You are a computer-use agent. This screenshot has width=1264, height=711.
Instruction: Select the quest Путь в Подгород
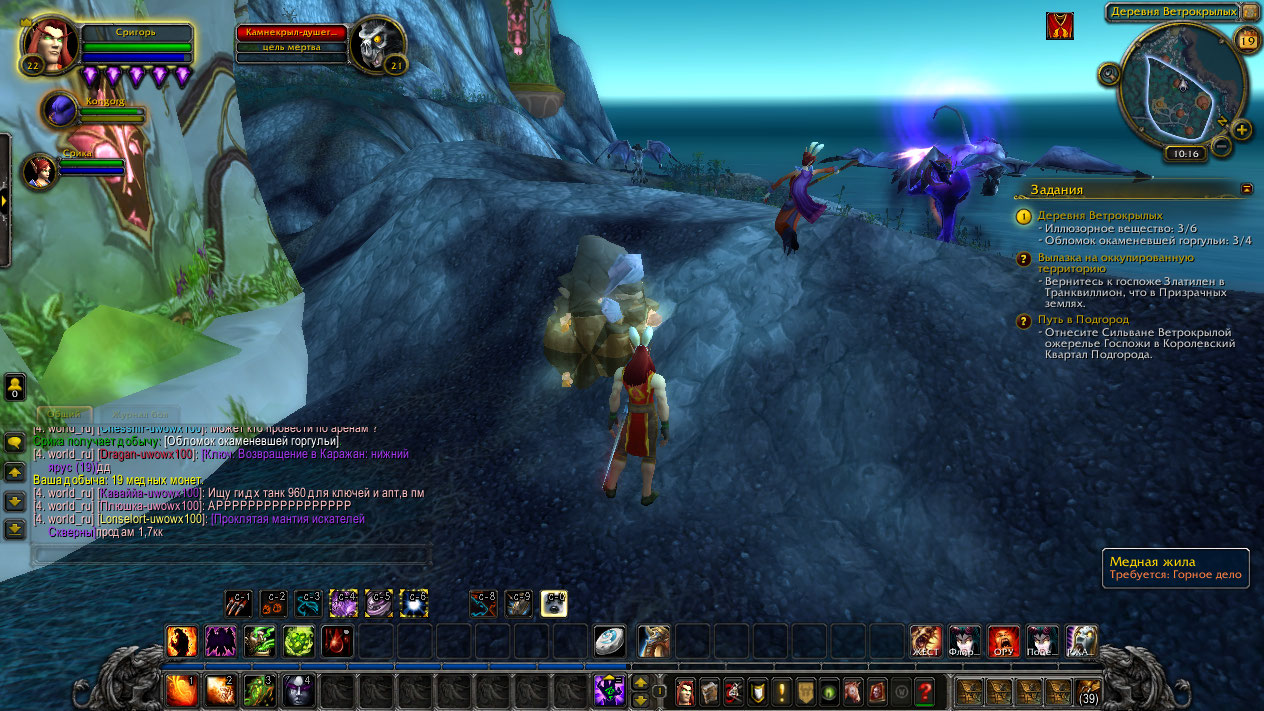point(1082,320)
